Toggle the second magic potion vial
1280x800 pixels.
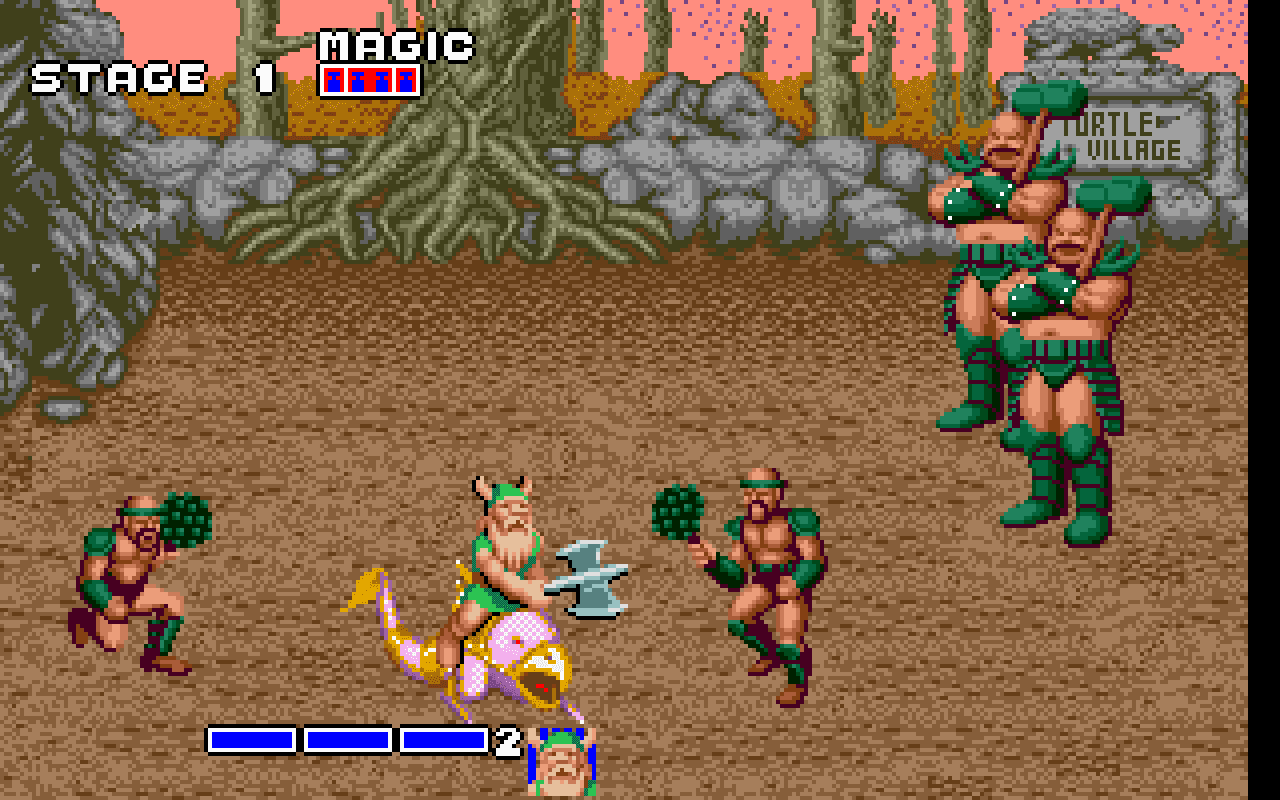click(358, 82)
